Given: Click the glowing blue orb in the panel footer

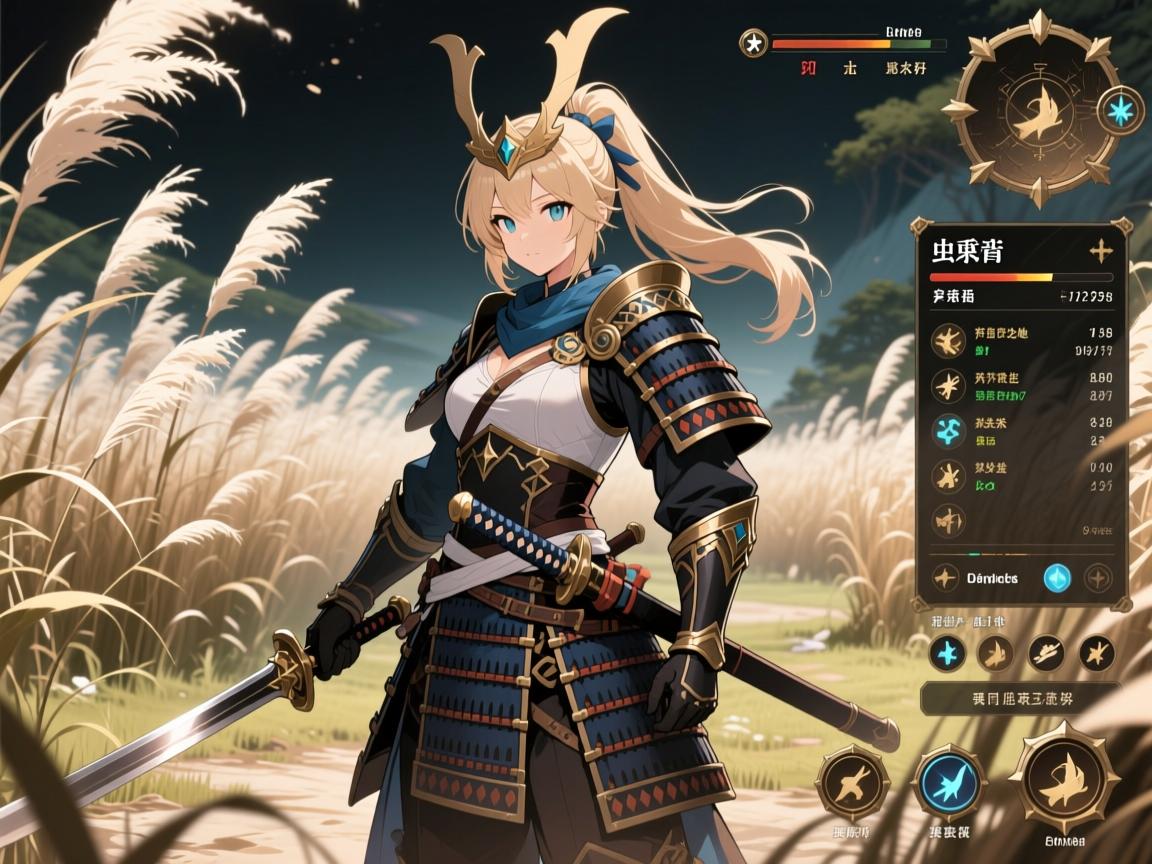Looking at the screenshot, I should (1057, 577).
